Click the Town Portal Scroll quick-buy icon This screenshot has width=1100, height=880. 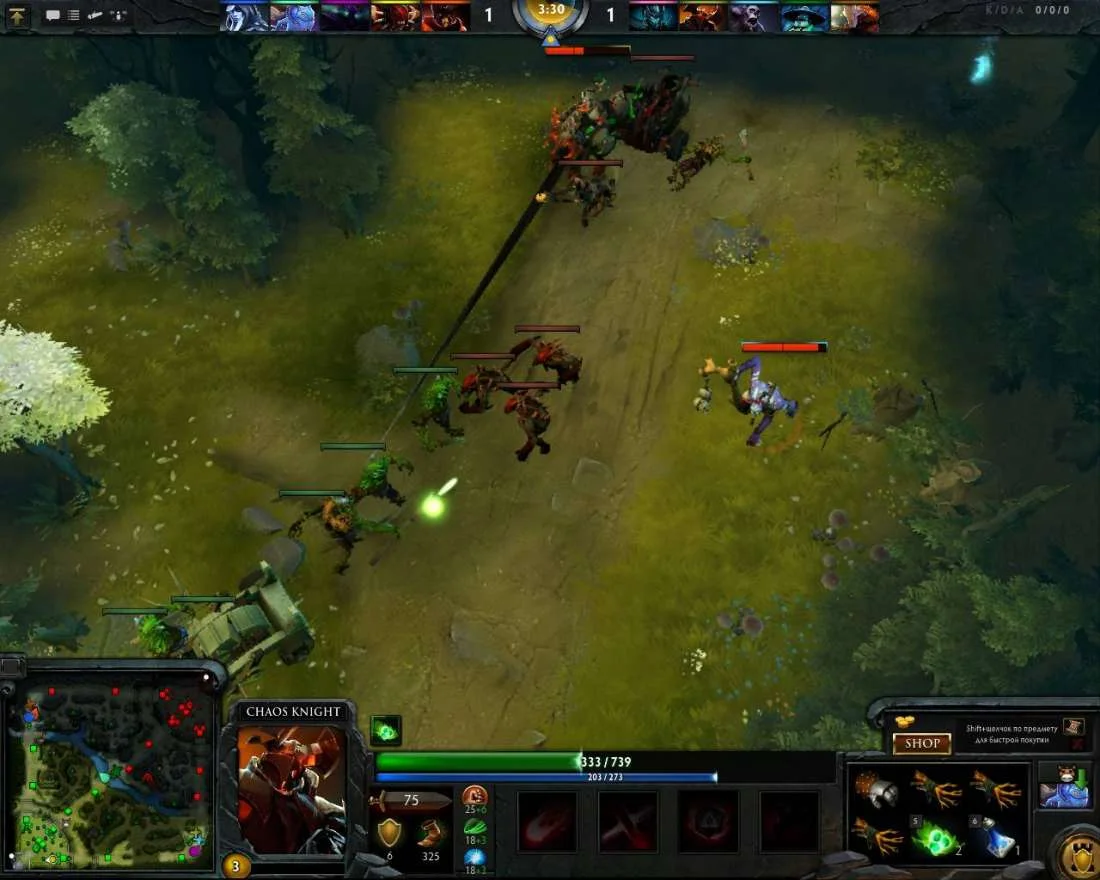pyautogui.click(x=1073, y=726)
